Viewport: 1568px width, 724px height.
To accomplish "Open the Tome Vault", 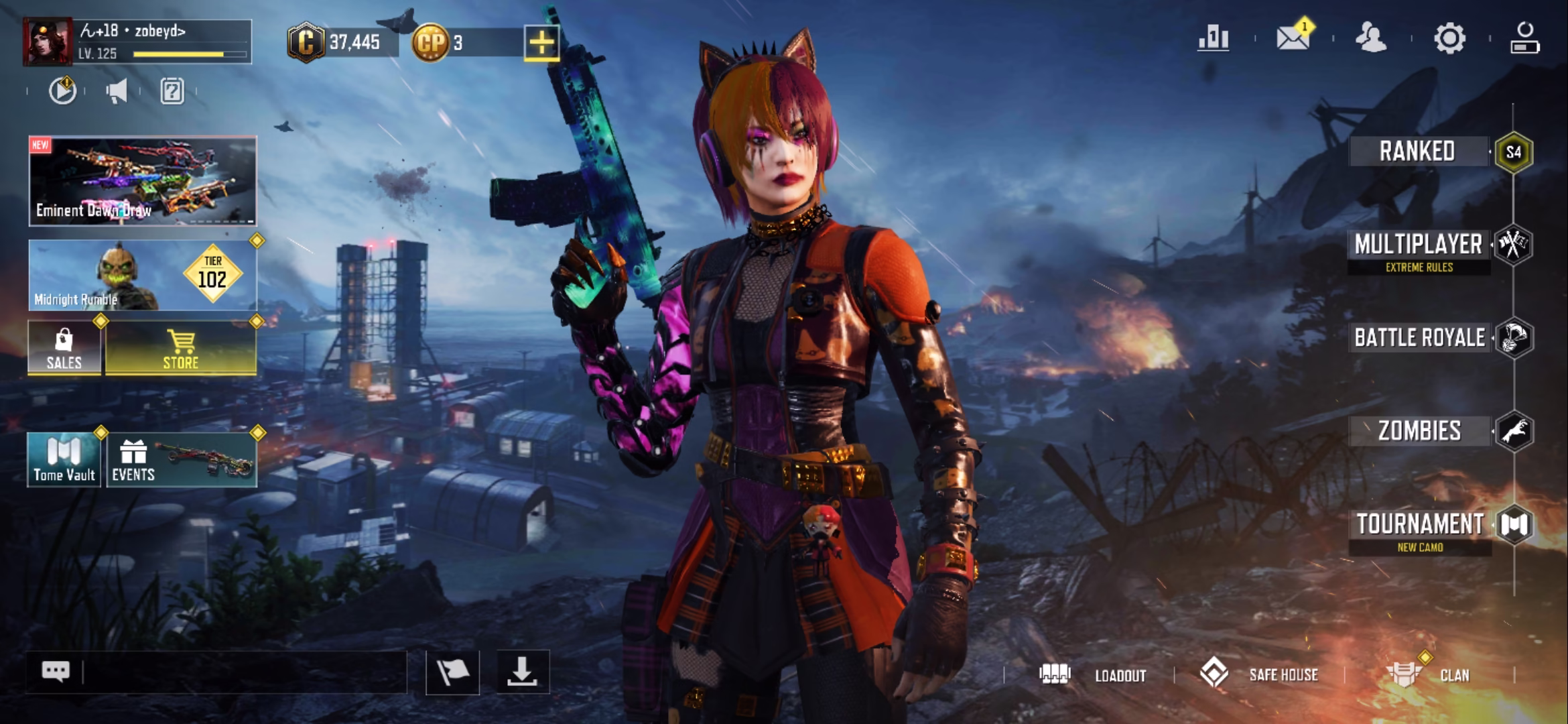I will click(x=64, y=459).
